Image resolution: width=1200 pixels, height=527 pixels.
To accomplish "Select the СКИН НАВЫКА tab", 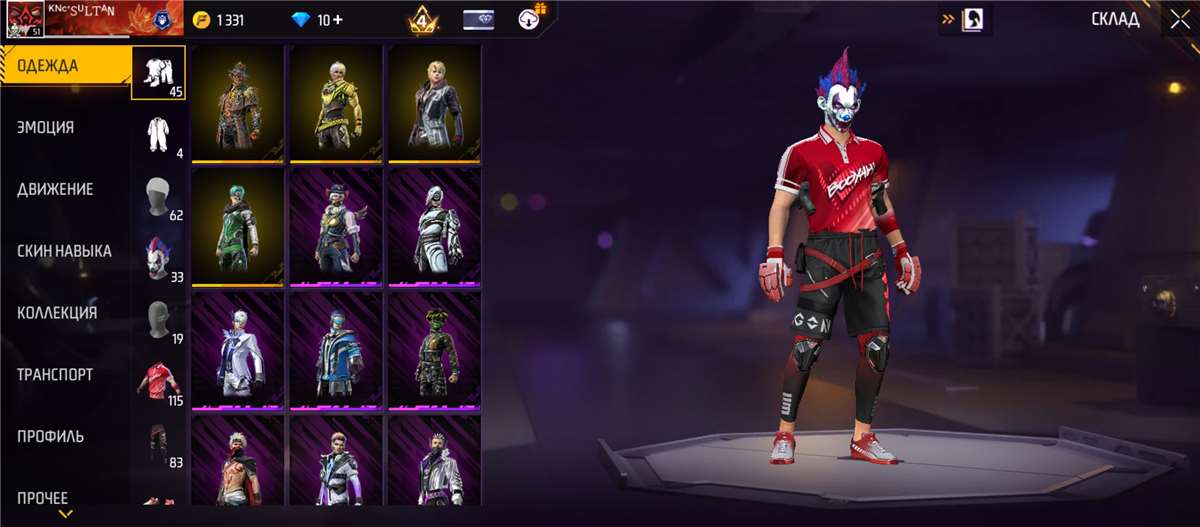I will tap(64, 251).
